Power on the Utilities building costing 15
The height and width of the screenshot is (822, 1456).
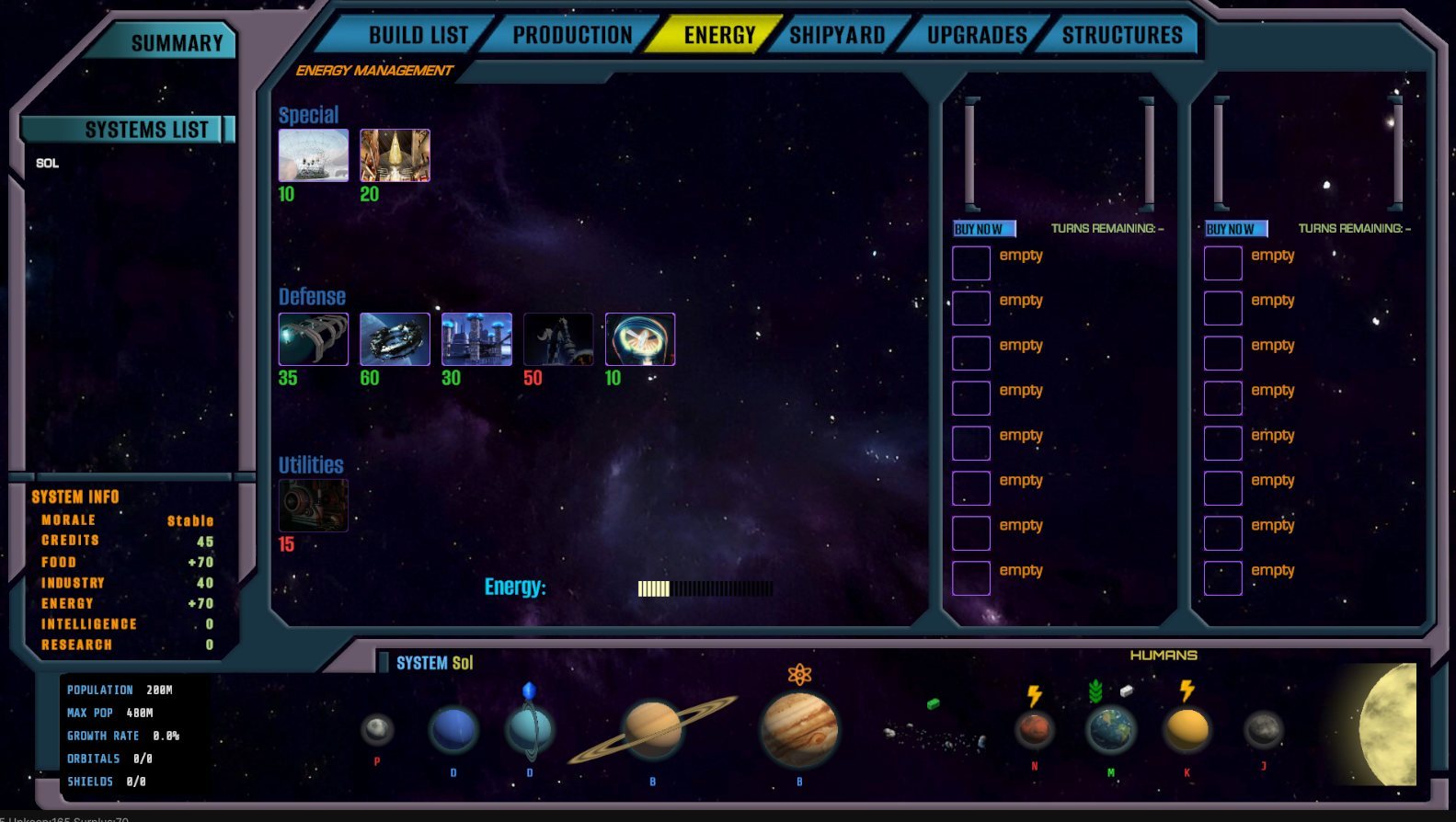point(314,506)
